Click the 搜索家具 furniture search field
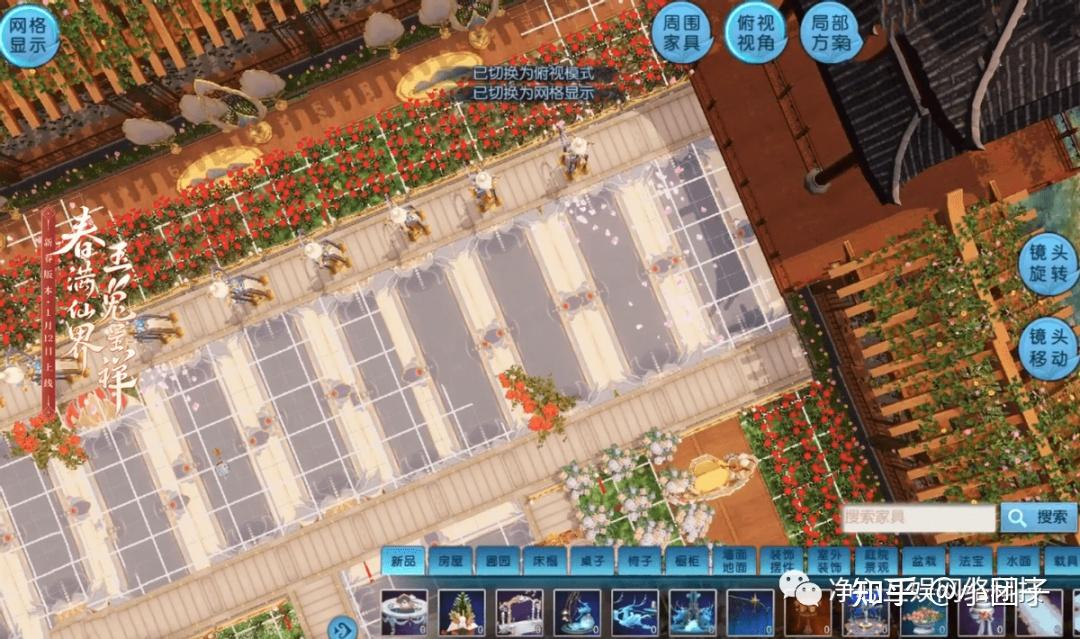1080x639 pixels. [x=917, y=517]
